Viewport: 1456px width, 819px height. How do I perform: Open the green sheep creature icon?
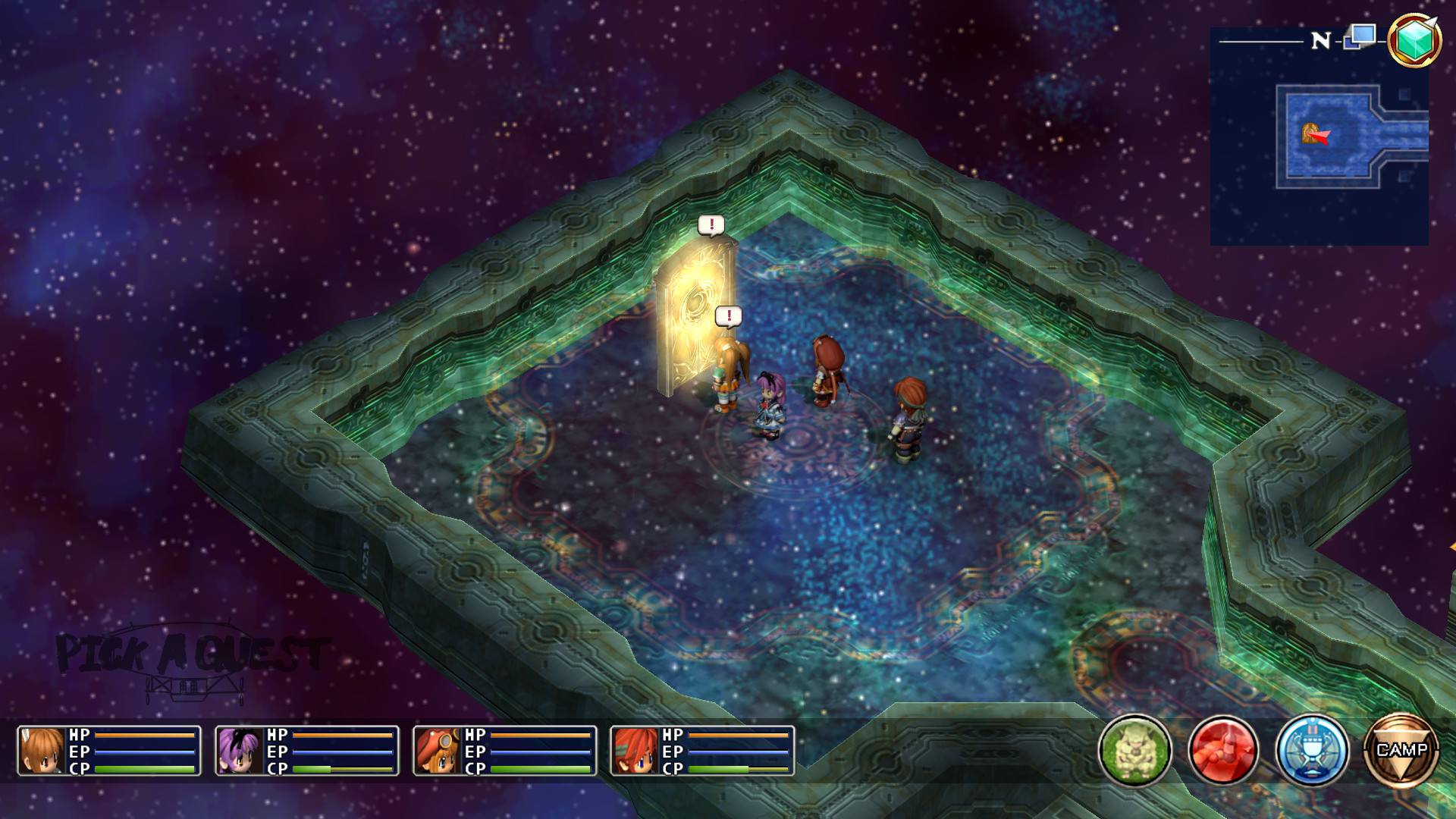pos(1134,750)
